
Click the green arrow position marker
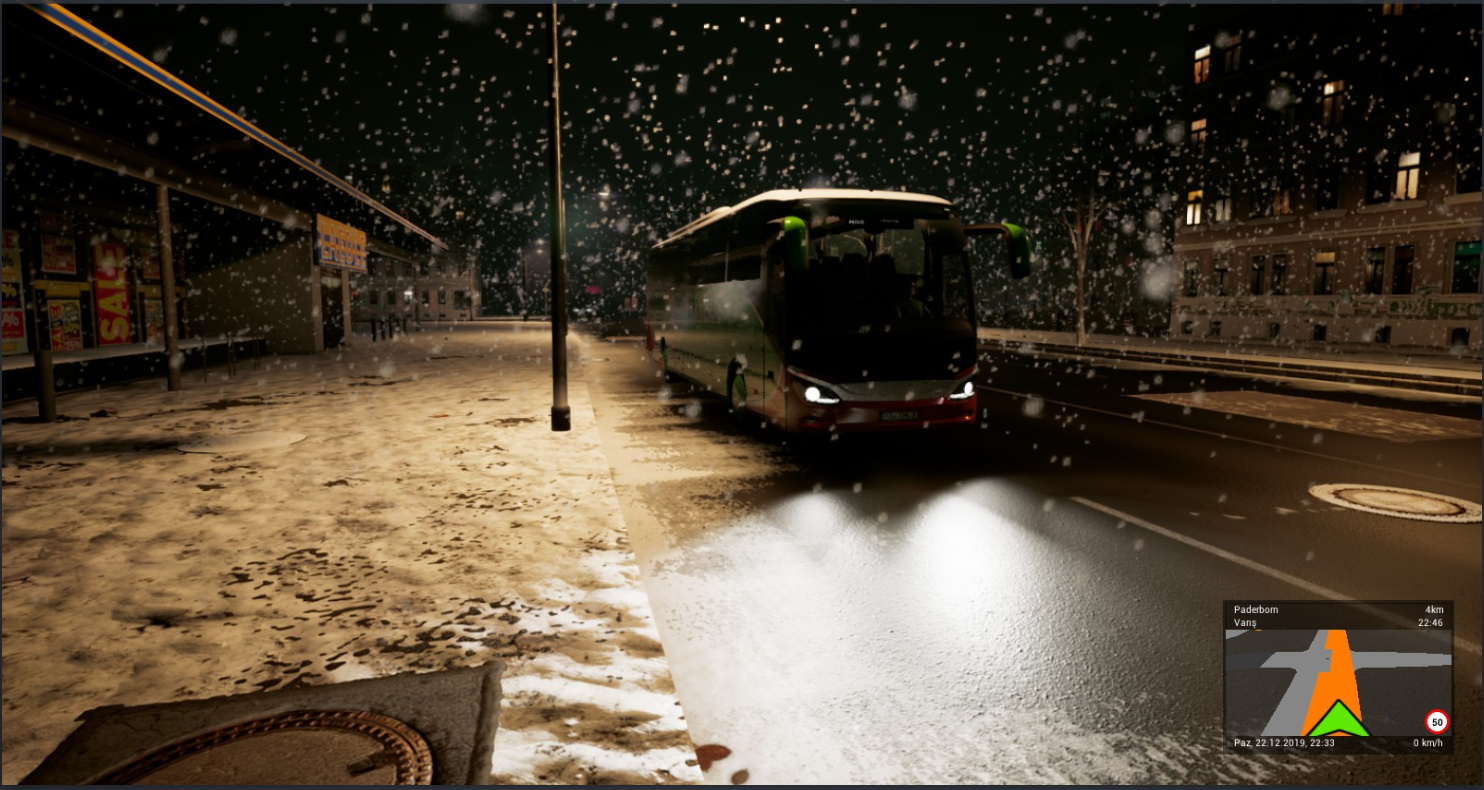1338,719
